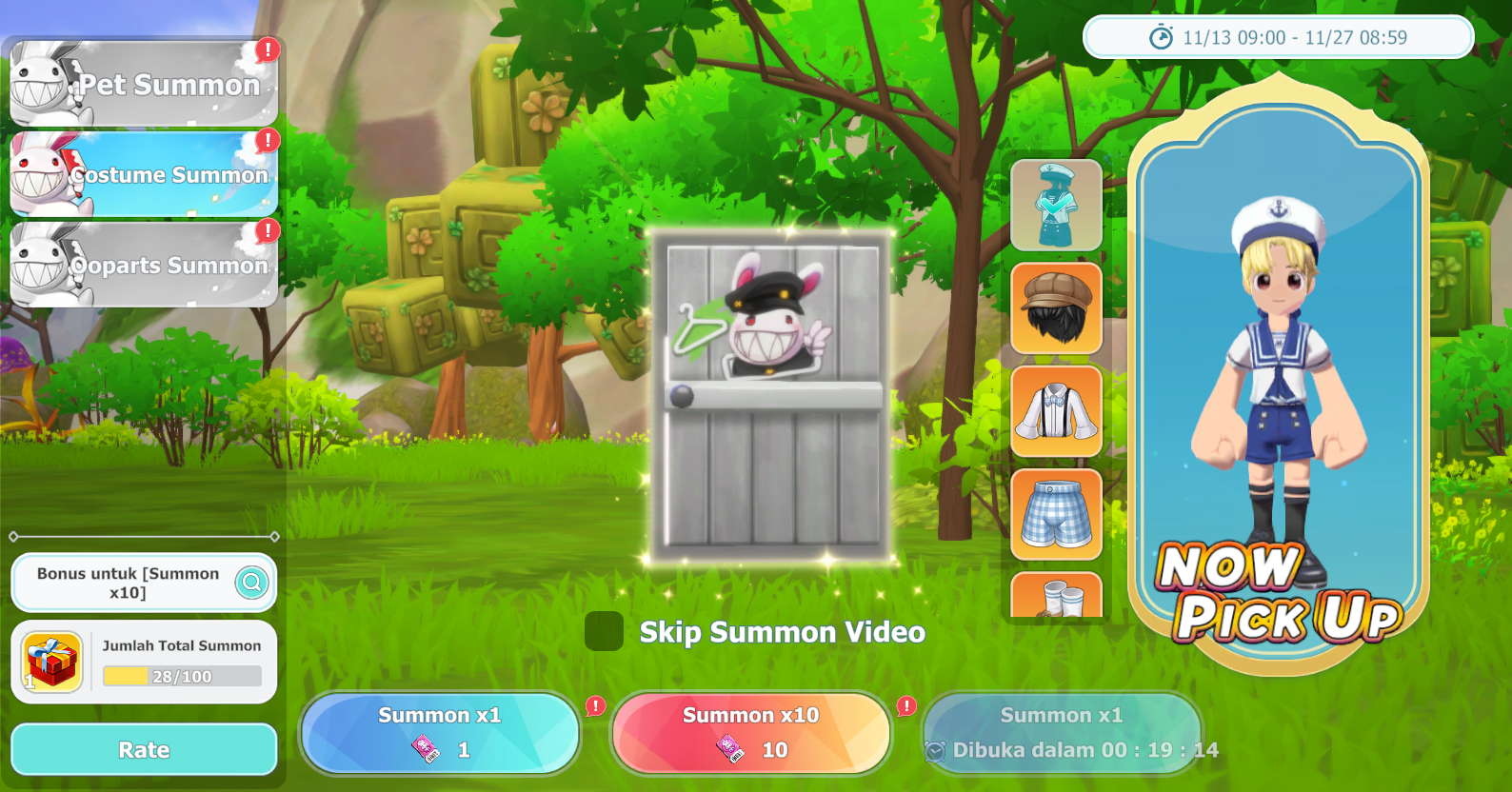1512x792 pixels.
Task: Perform a Summon x10 with ten tickets
Action: (750, 733)
